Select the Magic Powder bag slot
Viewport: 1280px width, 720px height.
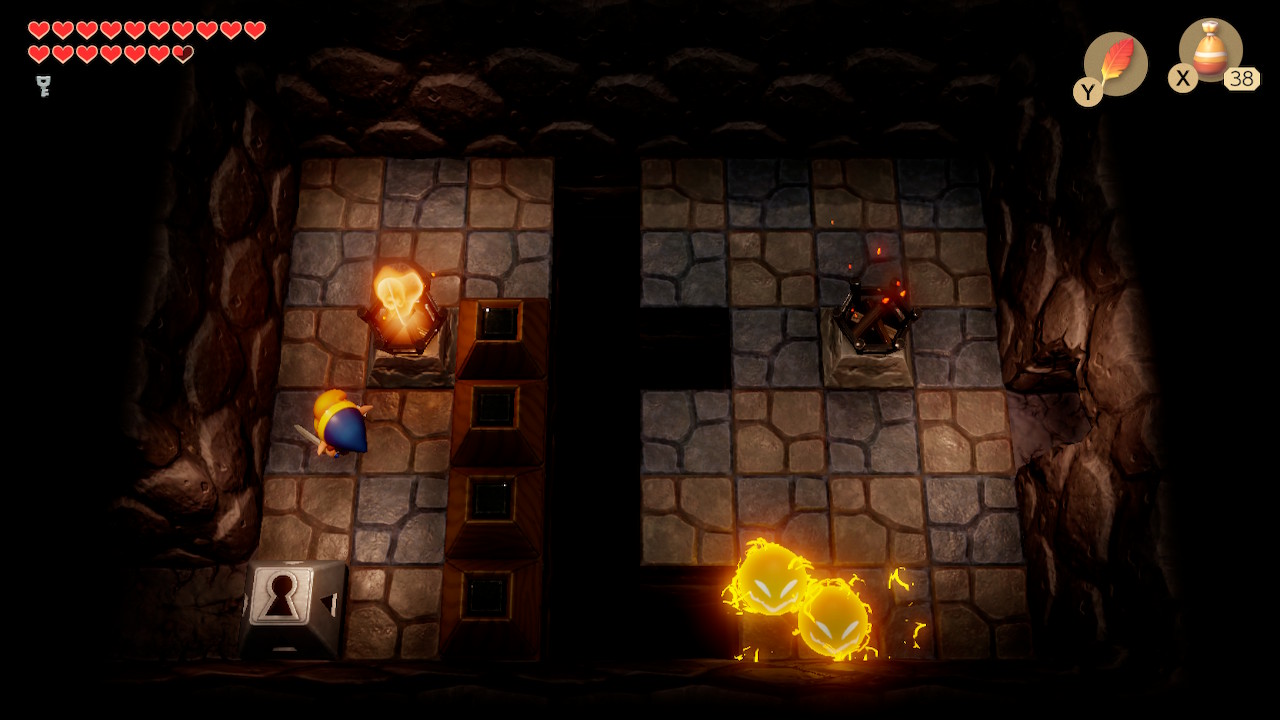click(1210, 51)
